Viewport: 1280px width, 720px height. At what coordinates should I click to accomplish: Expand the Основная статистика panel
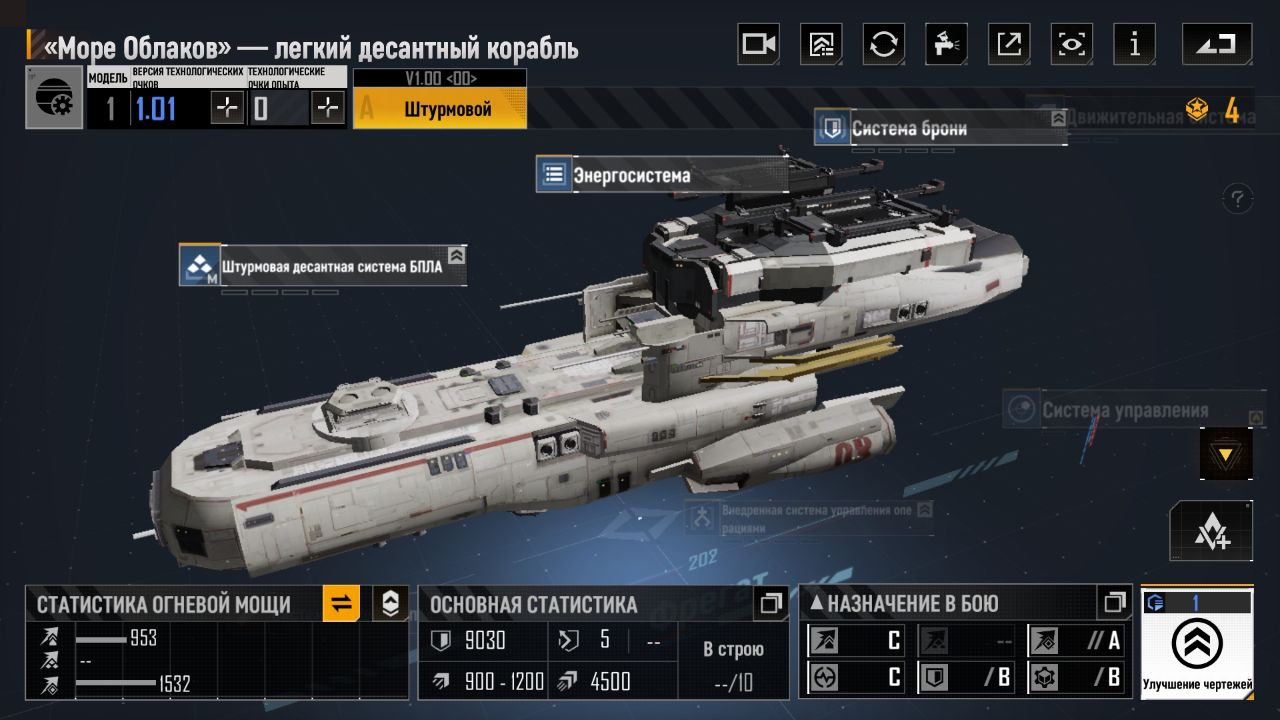pos(771,603)
